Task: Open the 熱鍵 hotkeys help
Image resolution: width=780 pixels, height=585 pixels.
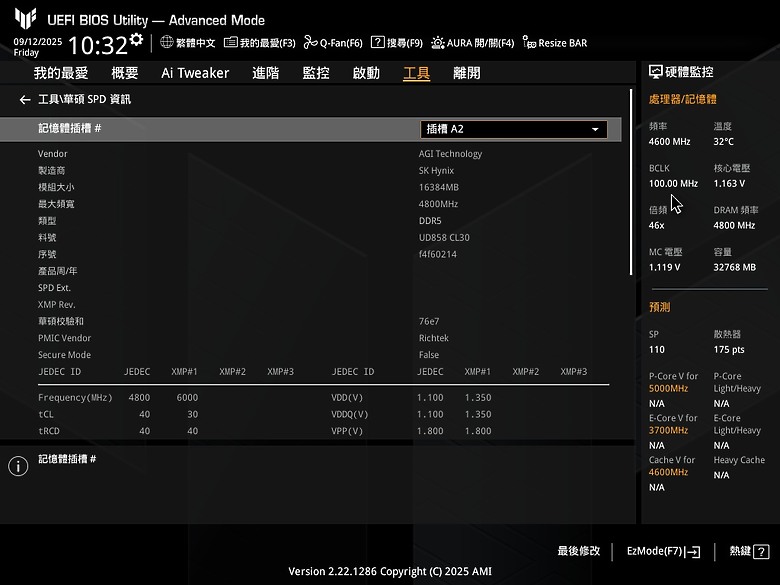Action: click(747, 551)
